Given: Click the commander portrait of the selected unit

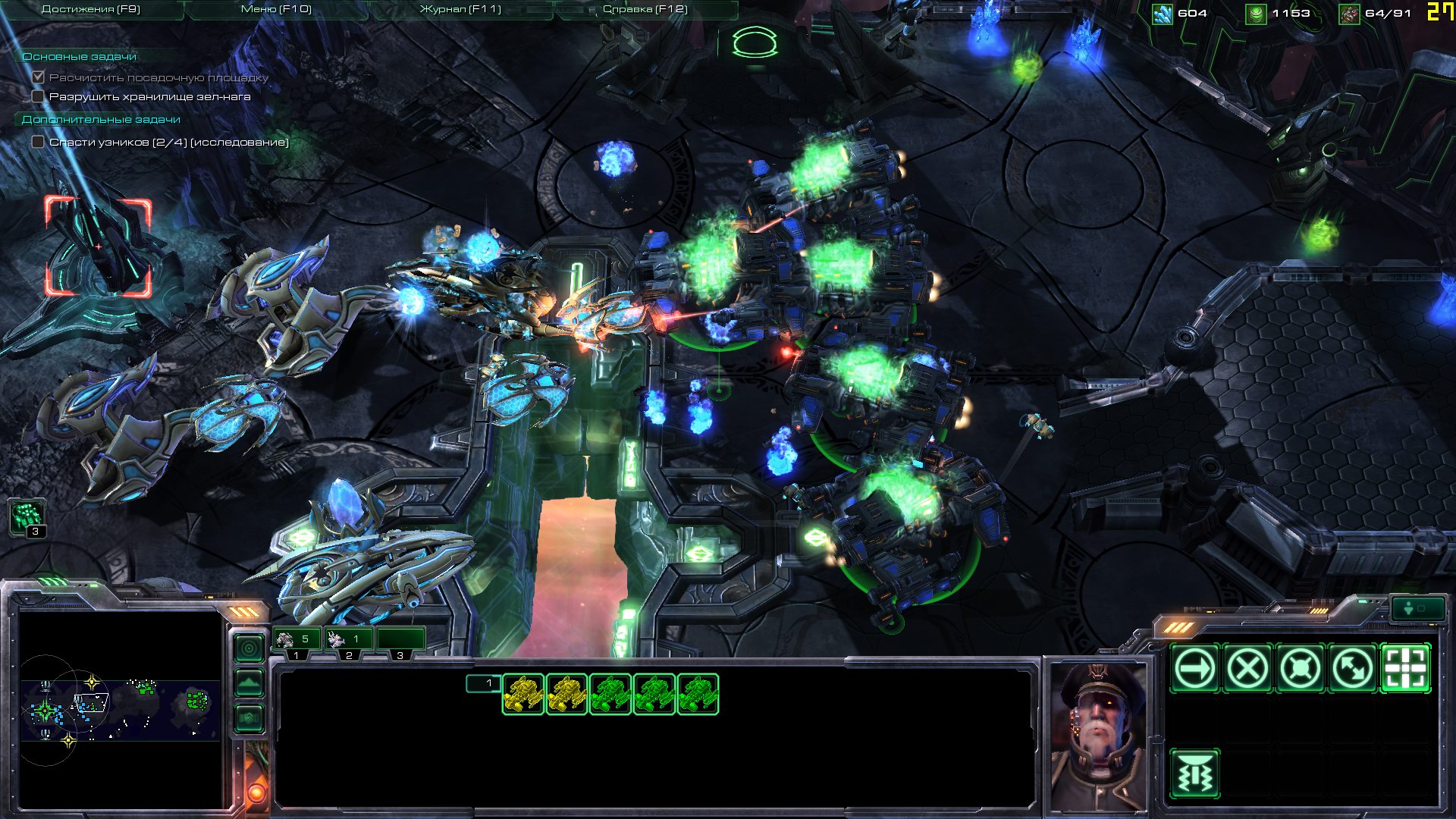Looking at the screenshot, I should coord(1098,734).
